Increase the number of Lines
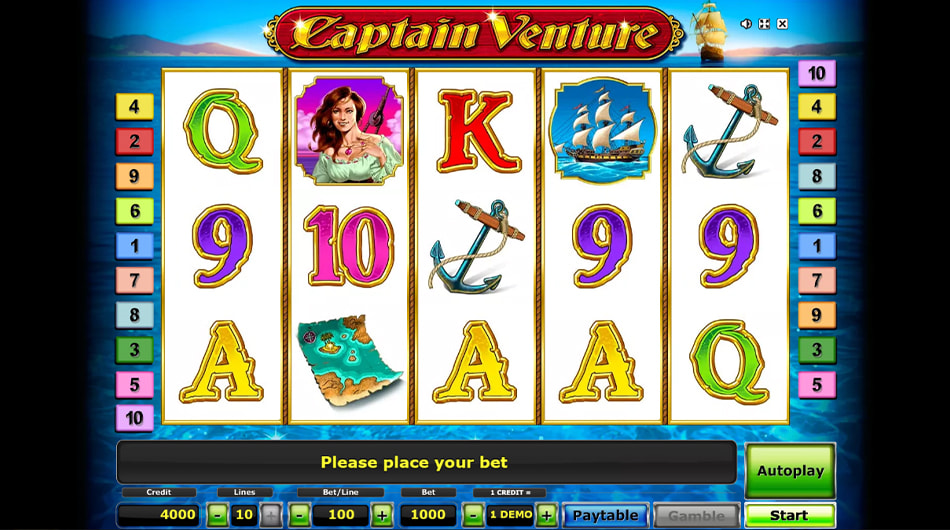Image resolution: width=950 pixels, height=530 pixels. pos(270,515)
